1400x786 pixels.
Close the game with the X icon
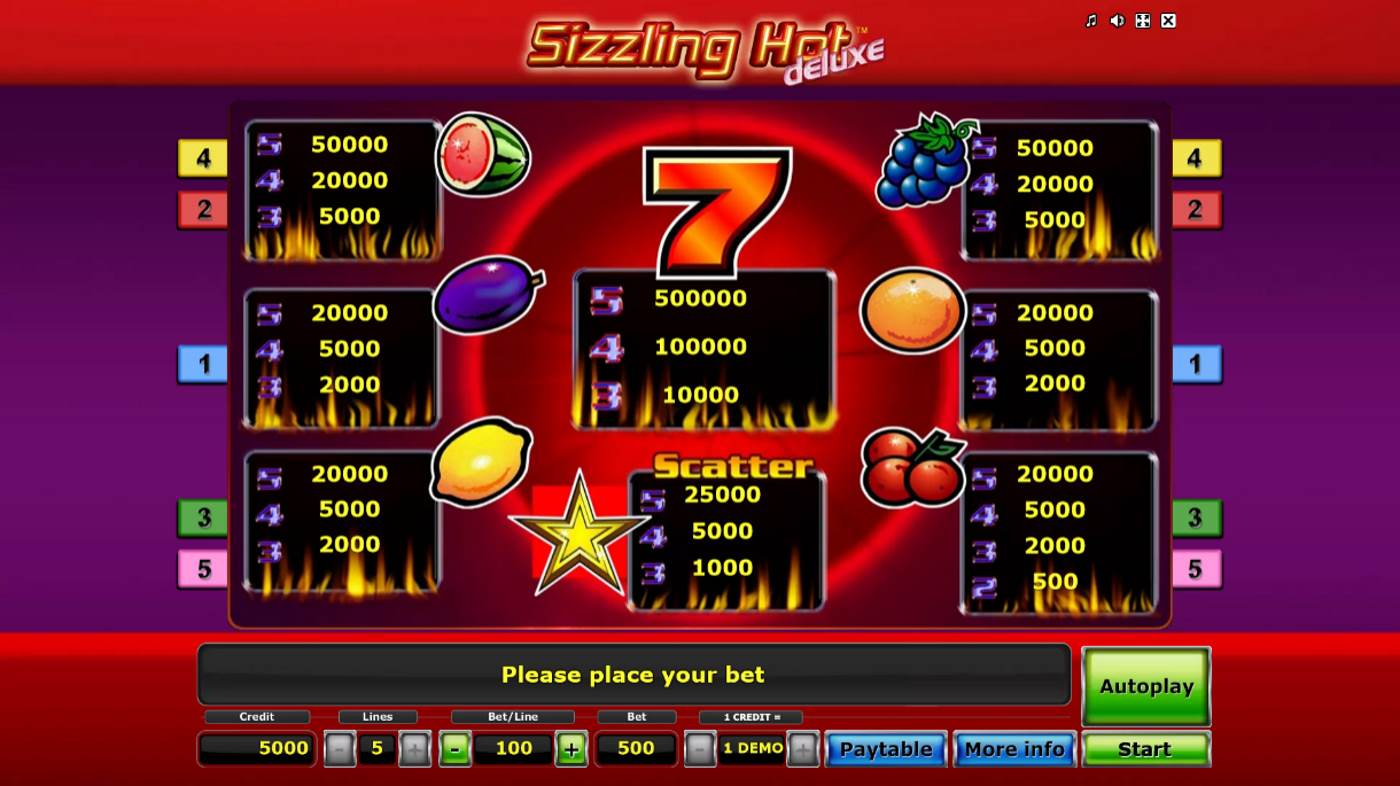coord(1168,21)
